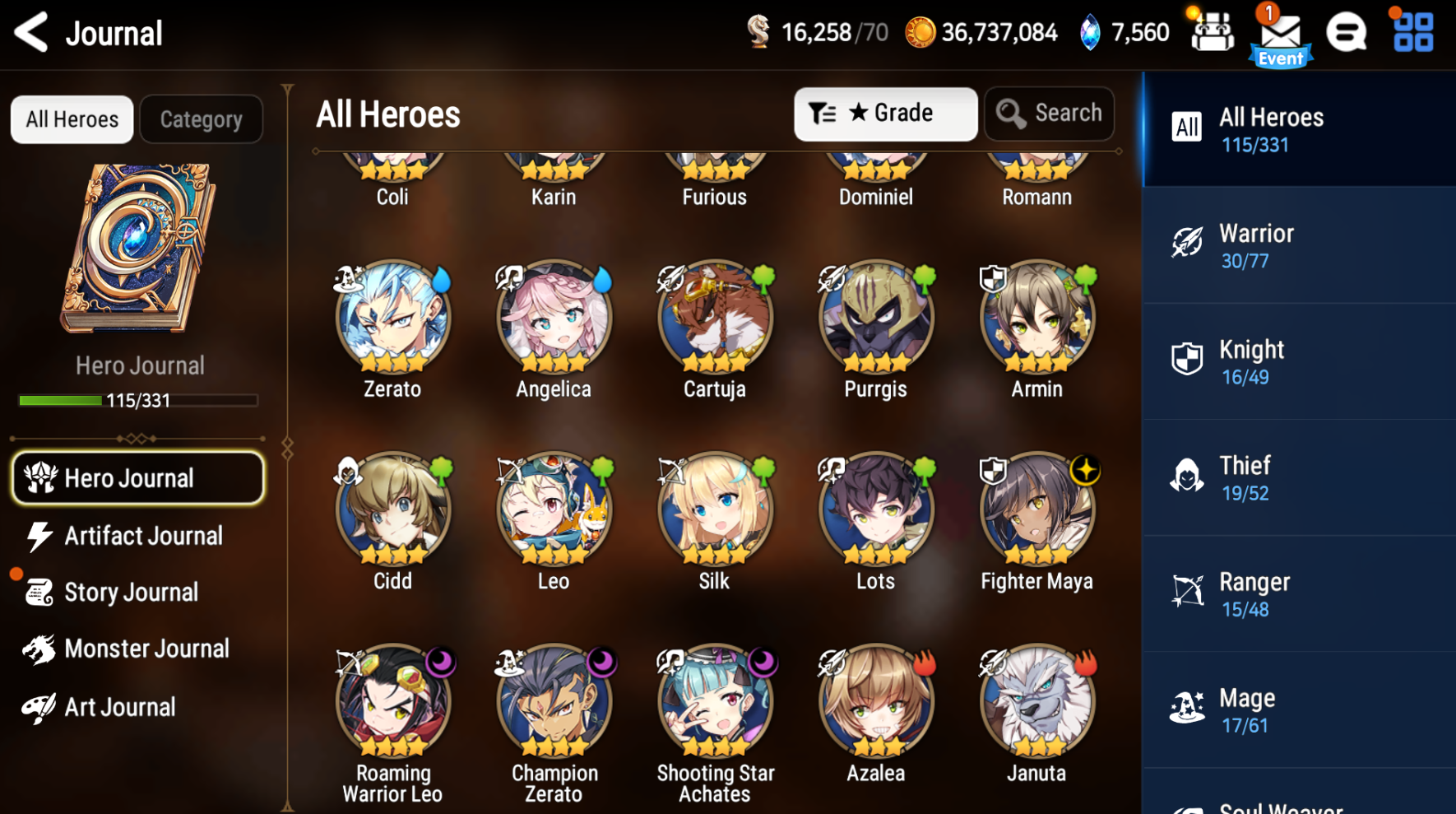Click the Ranger bow icon in right panel
This screenshot has width=1456, height=814.
[x=1187, y=593]
